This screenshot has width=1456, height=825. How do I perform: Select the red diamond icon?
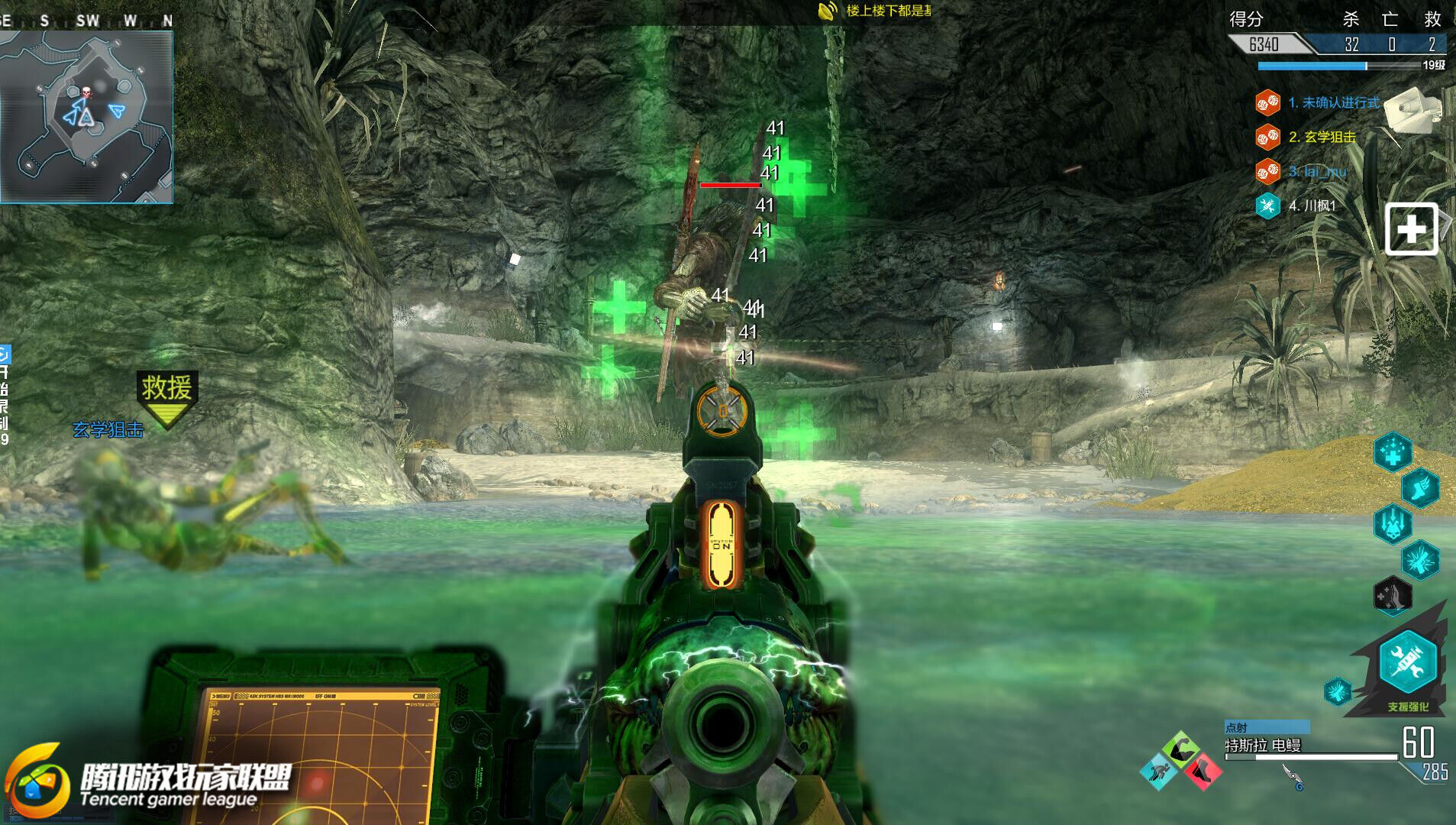point(1203,772)
